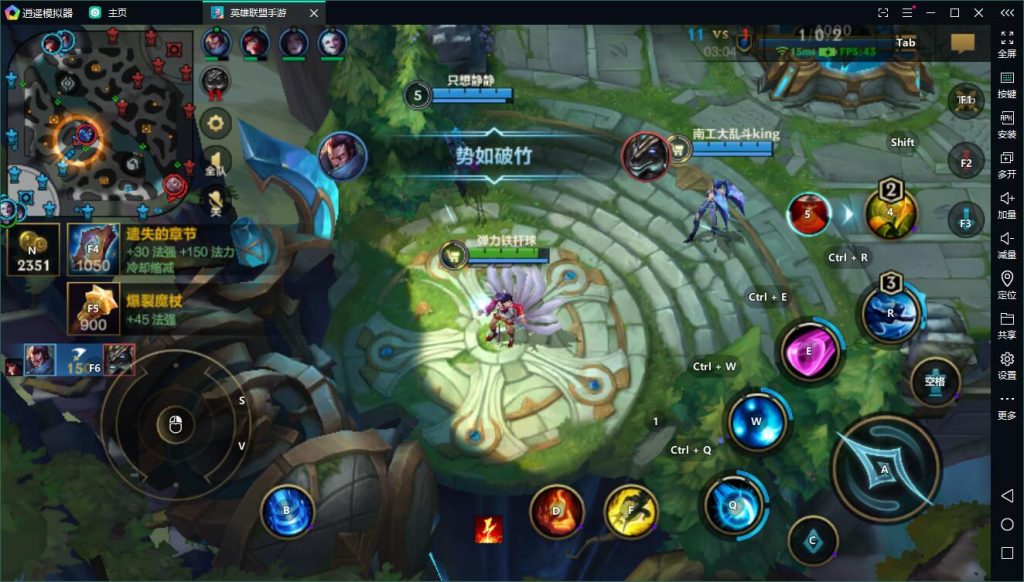Viewport: 1024px width, 582px height.
Task: Activate the R ultimate ability
Action: point(889,312)
